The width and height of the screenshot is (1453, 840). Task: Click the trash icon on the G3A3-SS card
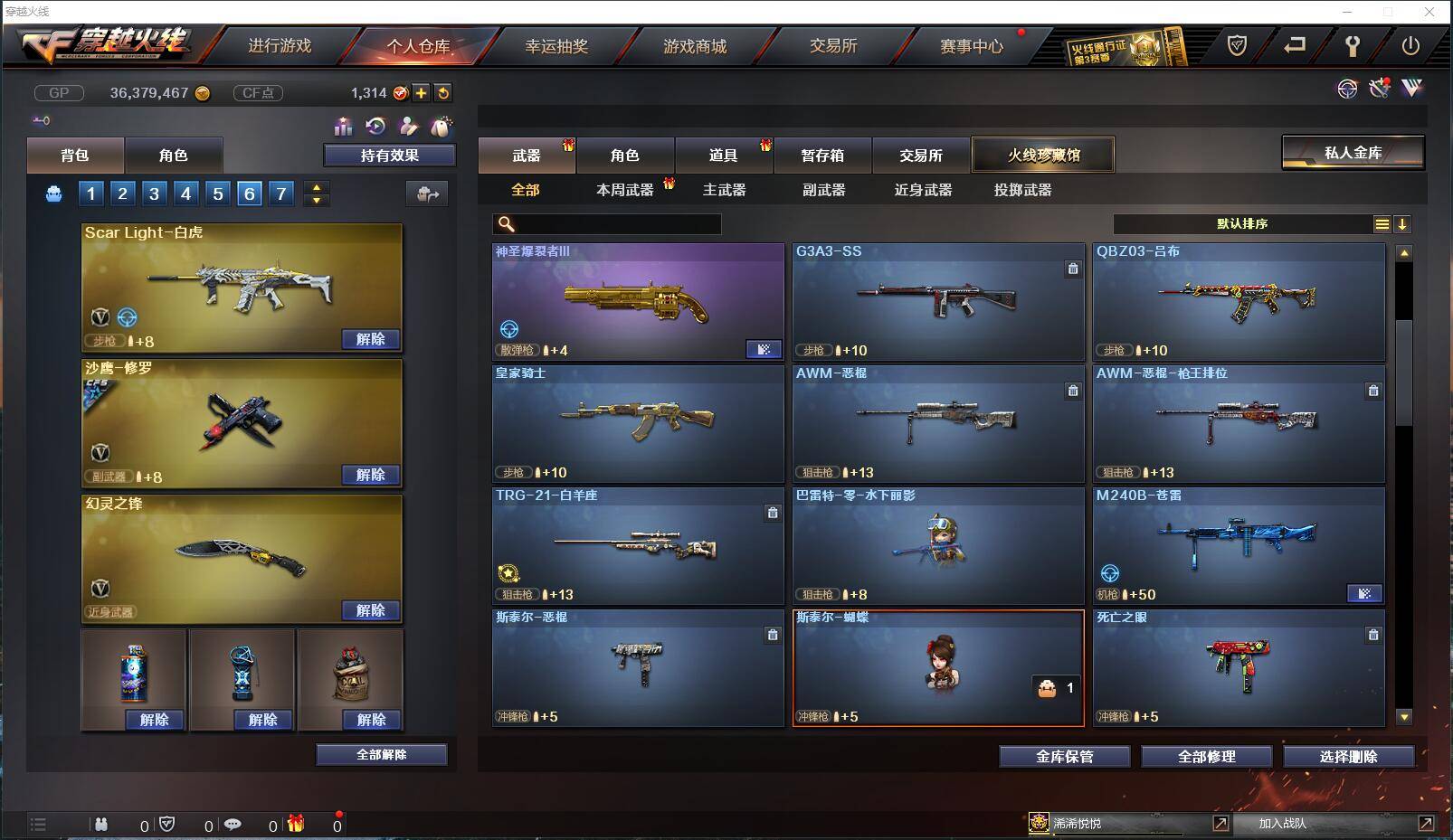(x=1073, y=269)
